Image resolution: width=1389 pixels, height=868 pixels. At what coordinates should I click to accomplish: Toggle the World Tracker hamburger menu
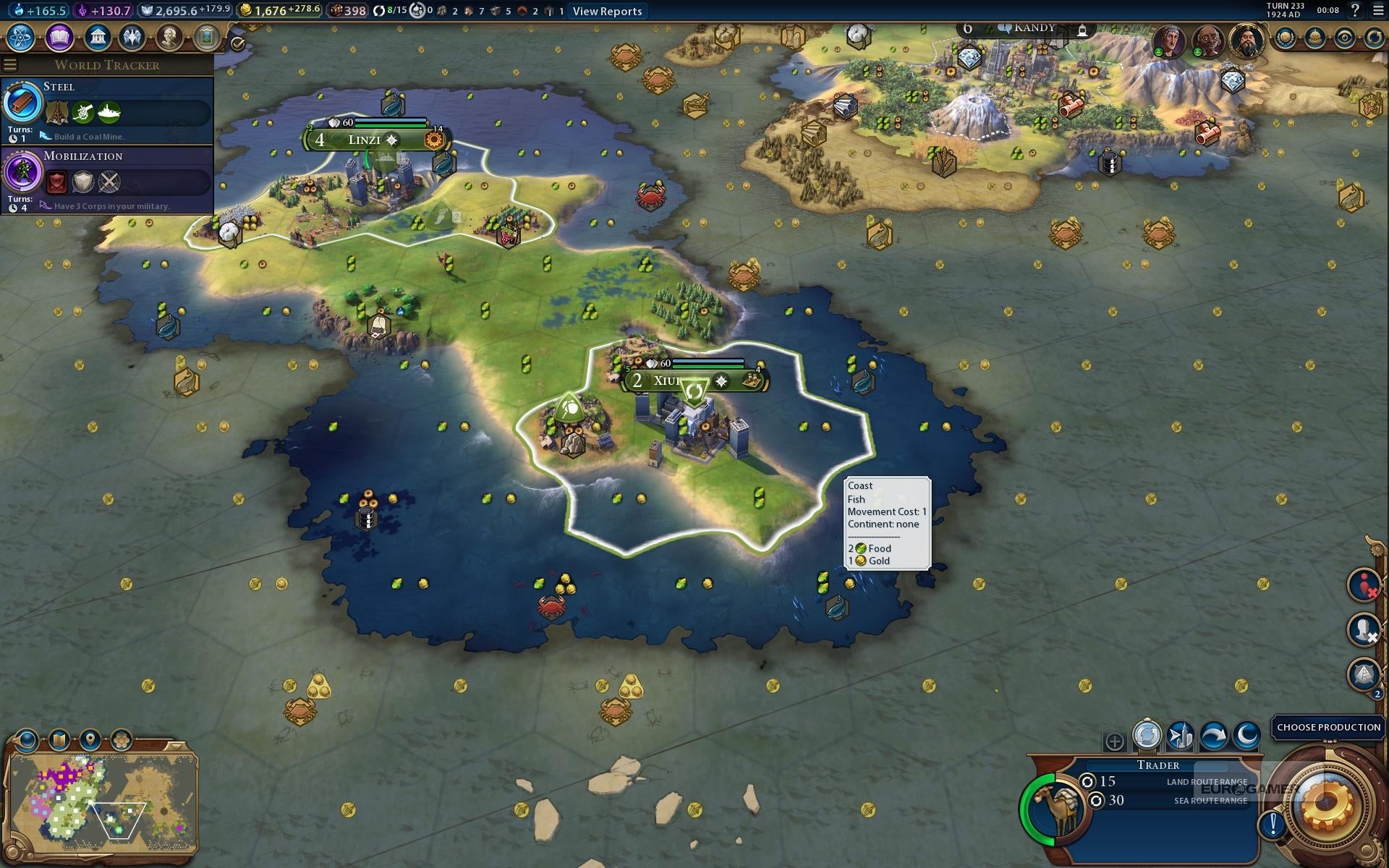coord(10,65)
